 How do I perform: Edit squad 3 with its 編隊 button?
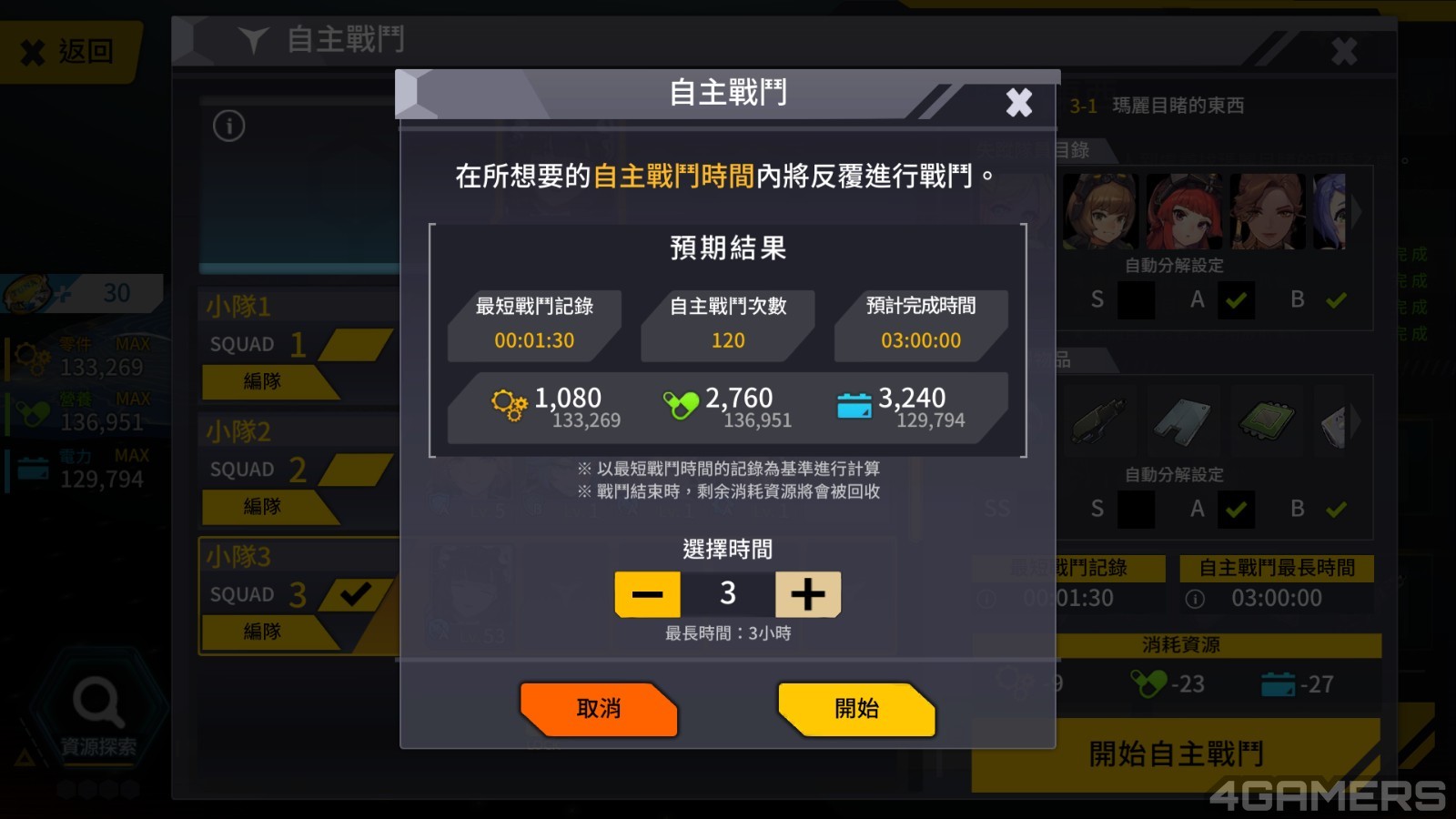[x=263, y=631]
